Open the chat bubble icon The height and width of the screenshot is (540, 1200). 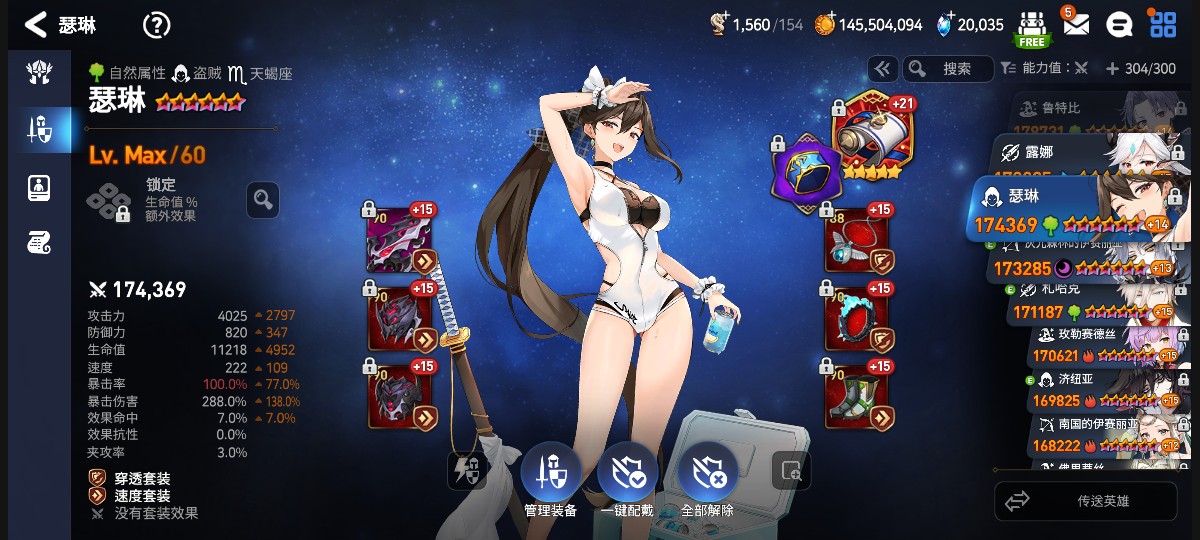1120,25
